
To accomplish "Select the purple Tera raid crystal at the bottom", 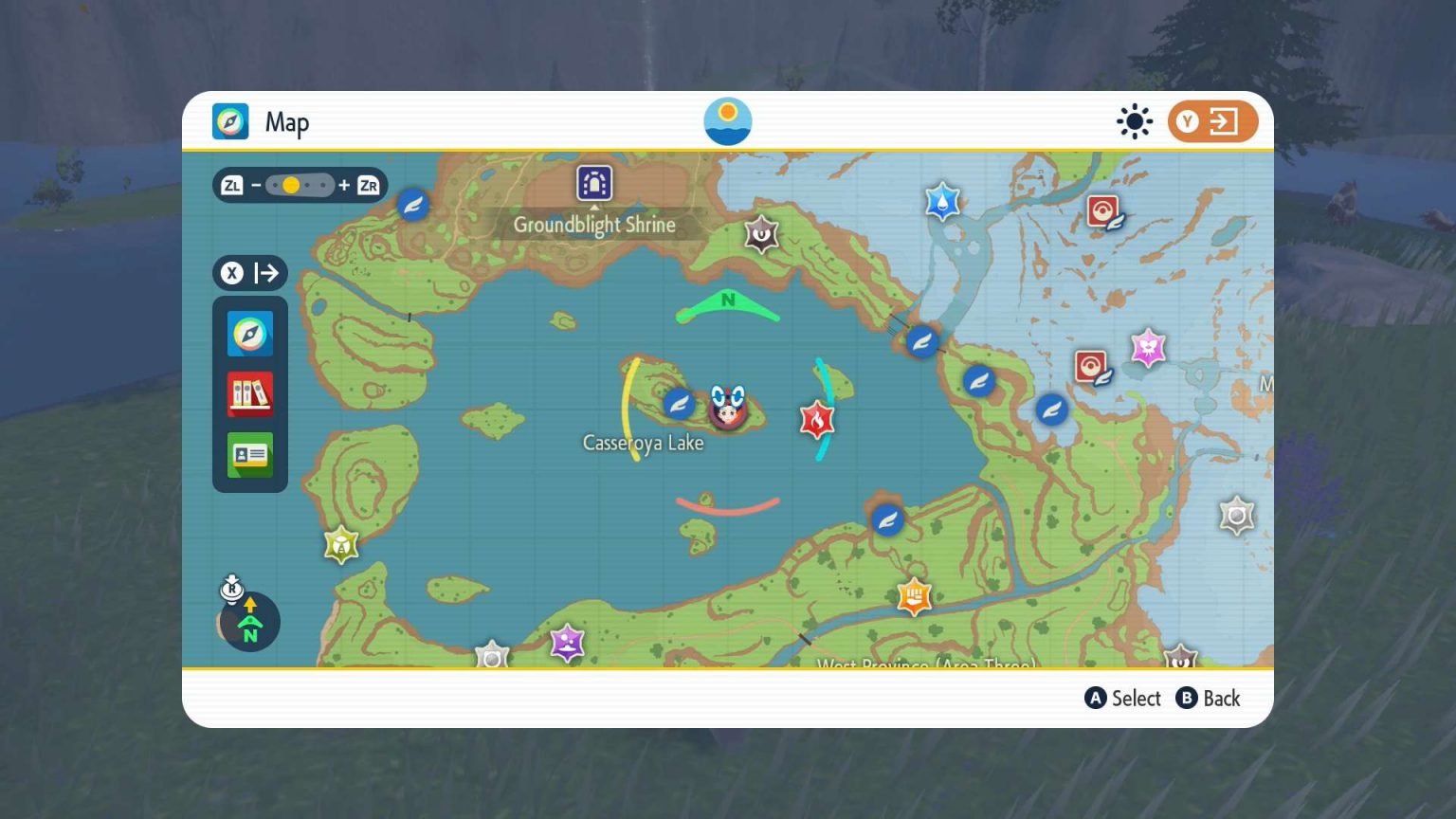I will click(x=566, y=643).
